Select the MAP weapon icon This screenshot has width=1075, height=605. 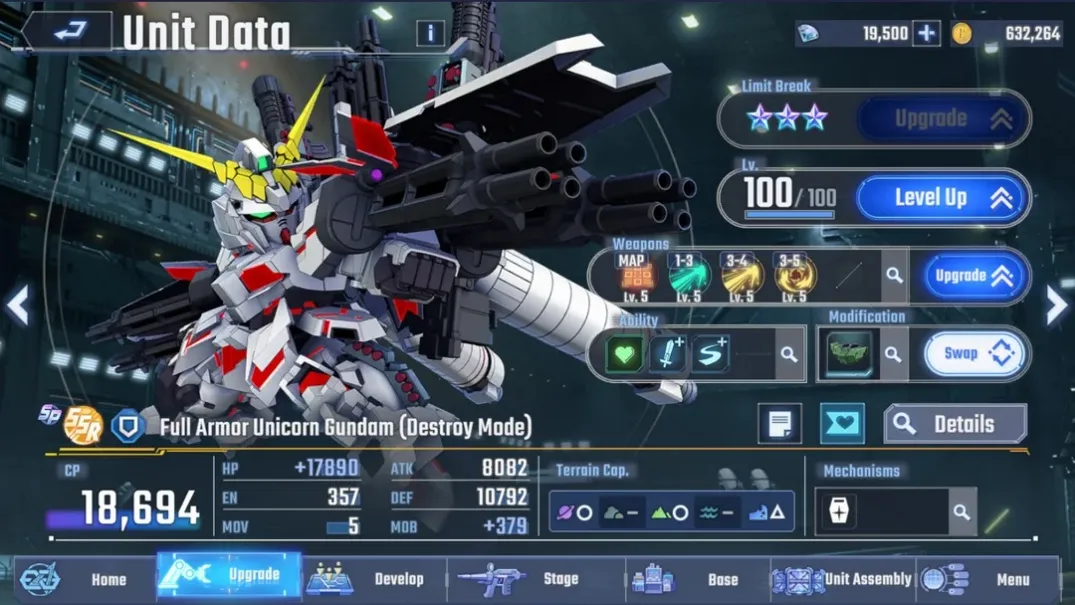pyautogui.click(x=634, y=275)
